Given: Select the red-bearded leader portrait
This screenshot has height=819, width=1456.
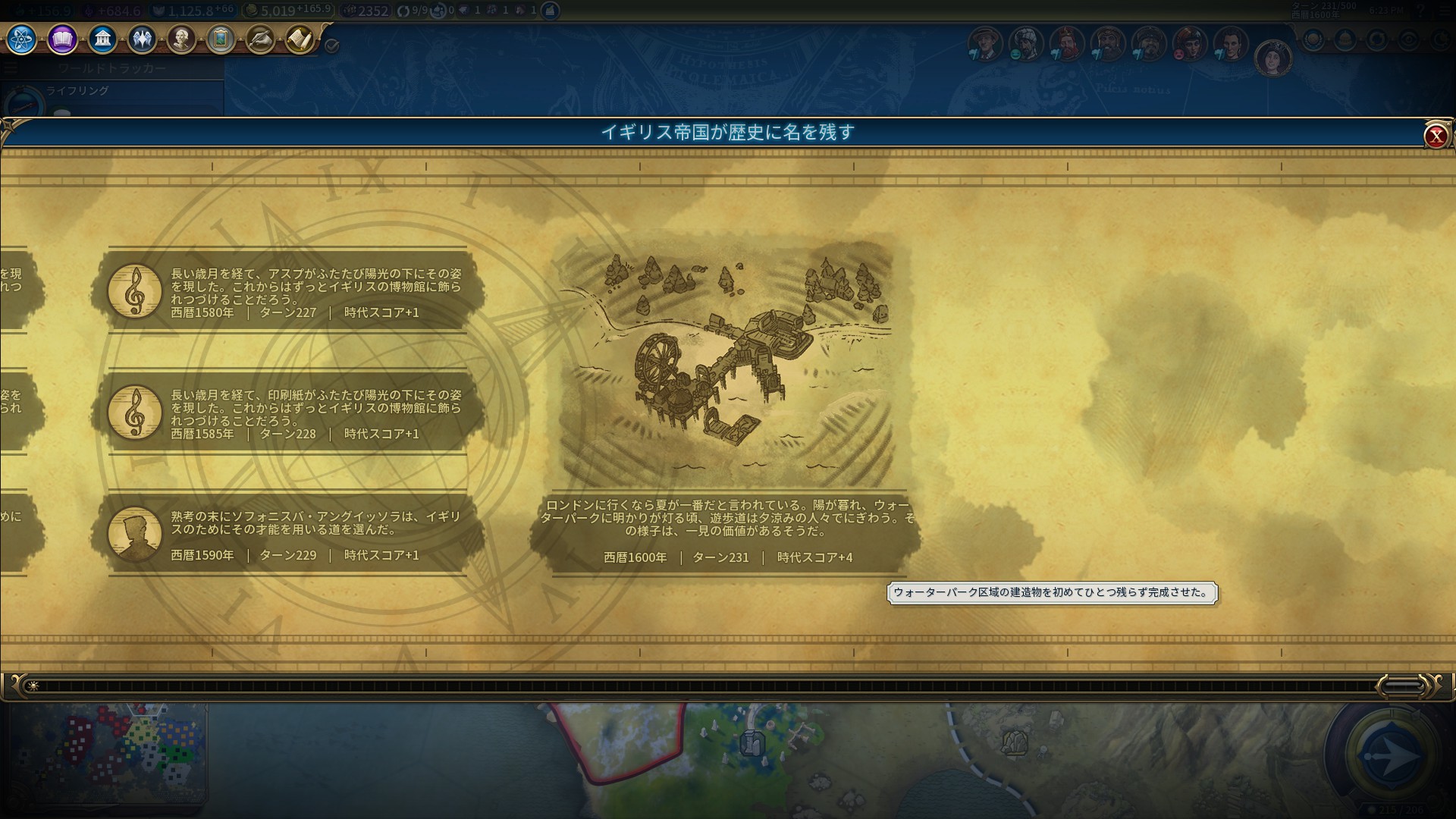Looking at the screenshot, I should pos(1066,44).
